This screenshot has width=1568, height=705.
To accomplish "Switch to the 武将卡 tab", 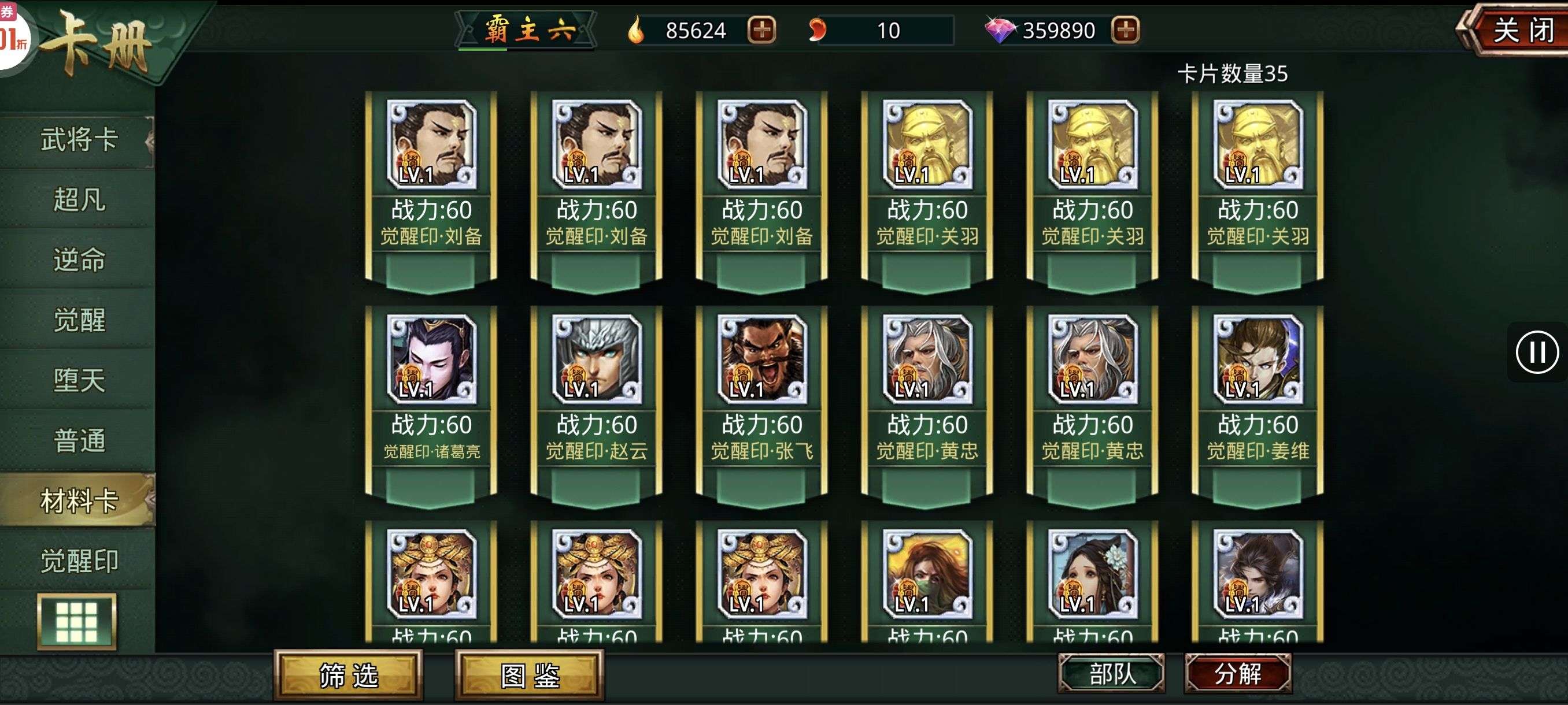I will click(79, 140).
